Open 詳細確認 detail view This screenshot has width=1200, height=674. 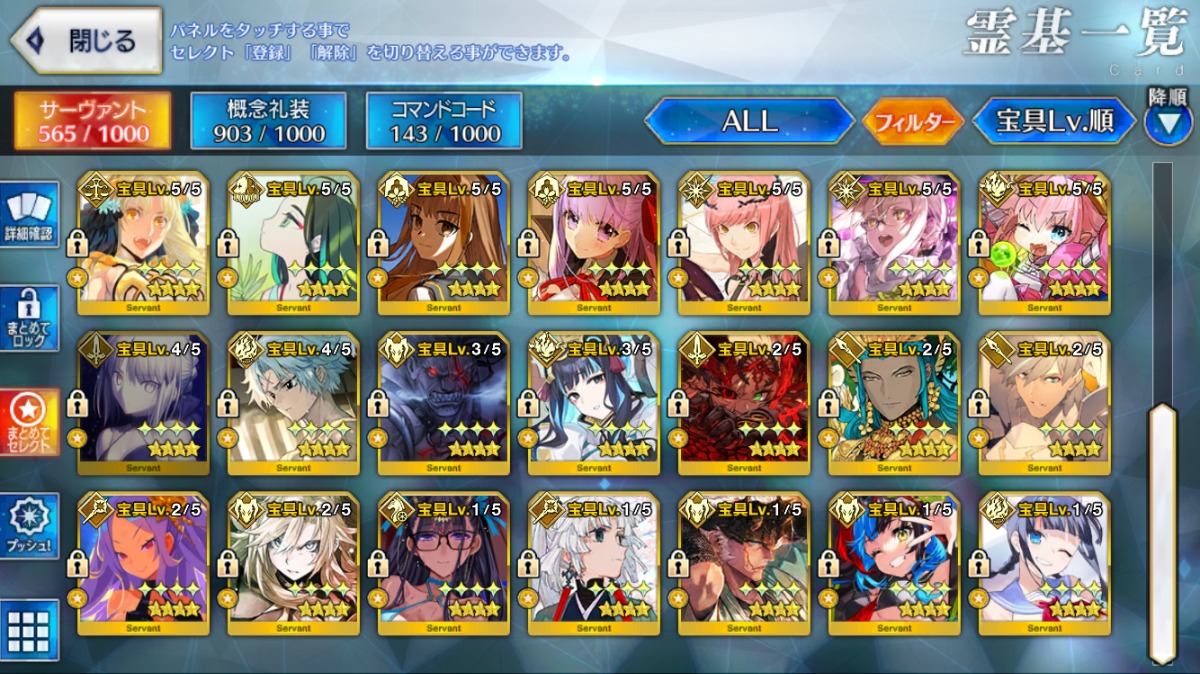(29, 215)
